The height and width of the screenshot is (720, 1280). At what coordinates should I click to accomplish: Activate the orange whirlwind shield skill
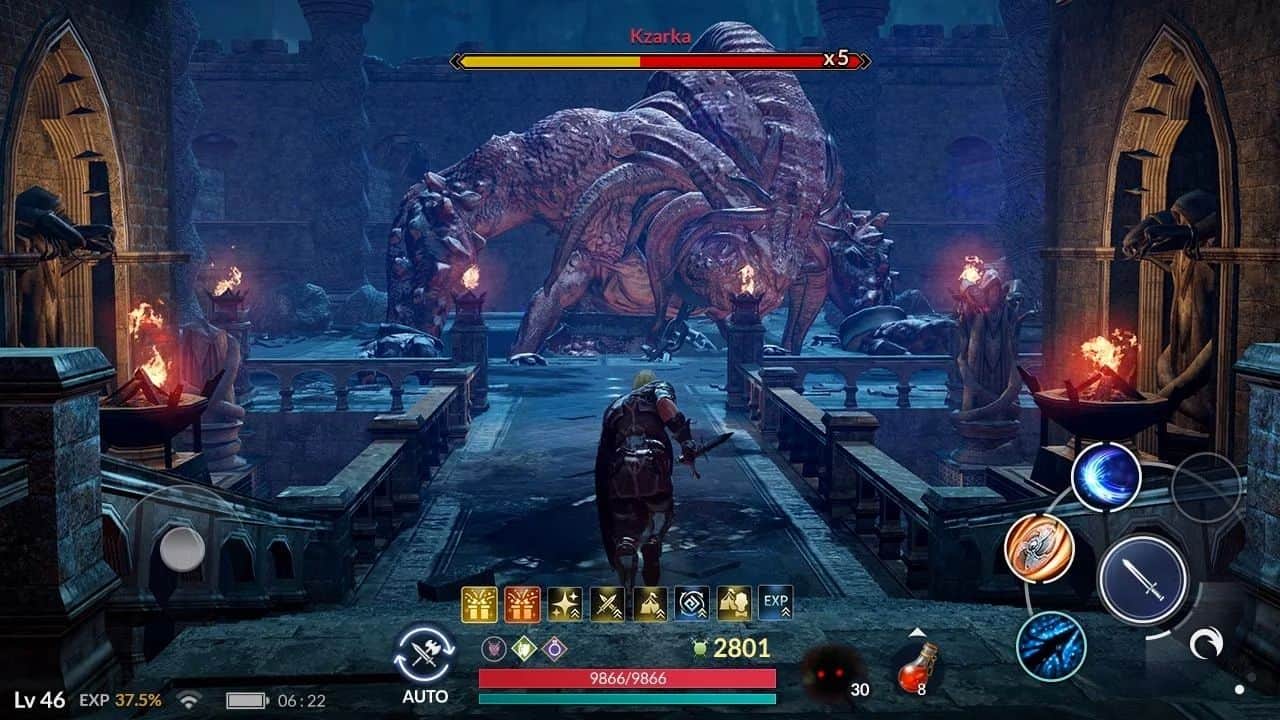[1039, 549]
